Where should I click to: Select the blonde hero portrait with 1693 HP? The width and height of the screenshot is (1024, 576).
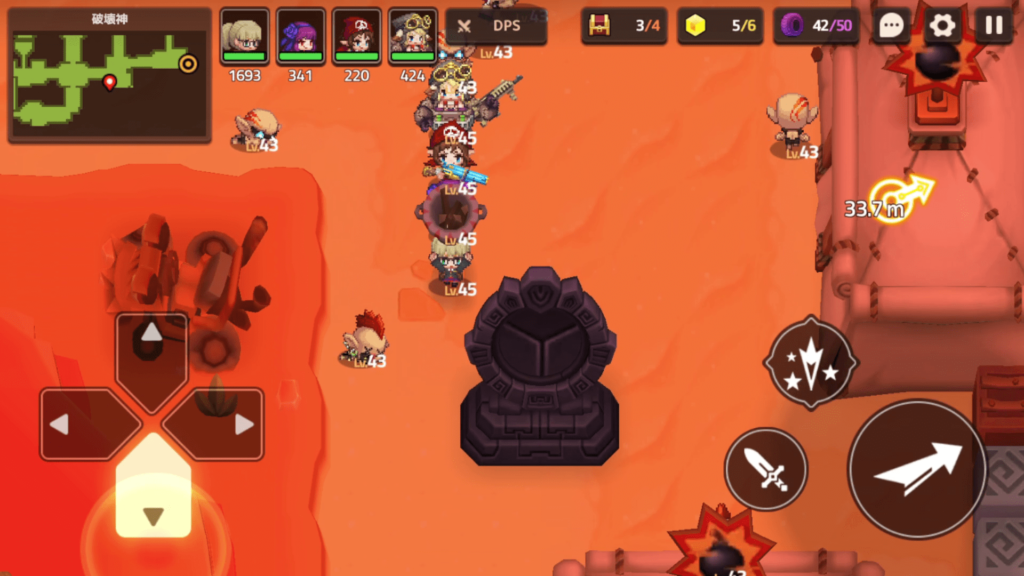coord(244,37)
